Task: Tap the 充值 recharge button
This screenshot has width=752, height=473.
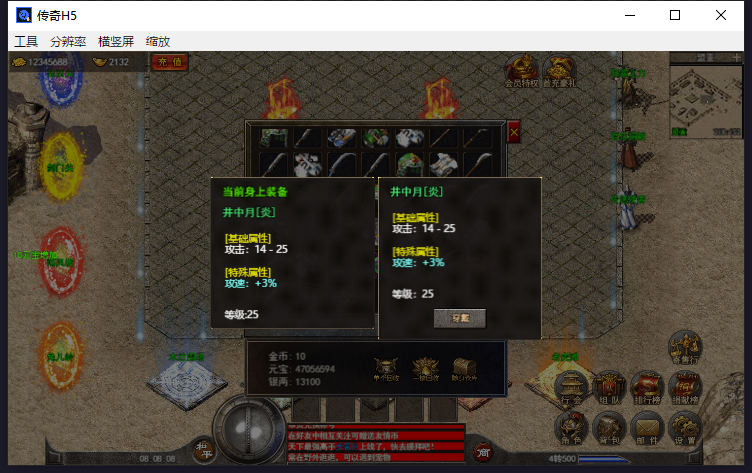Action: point(170,62)
